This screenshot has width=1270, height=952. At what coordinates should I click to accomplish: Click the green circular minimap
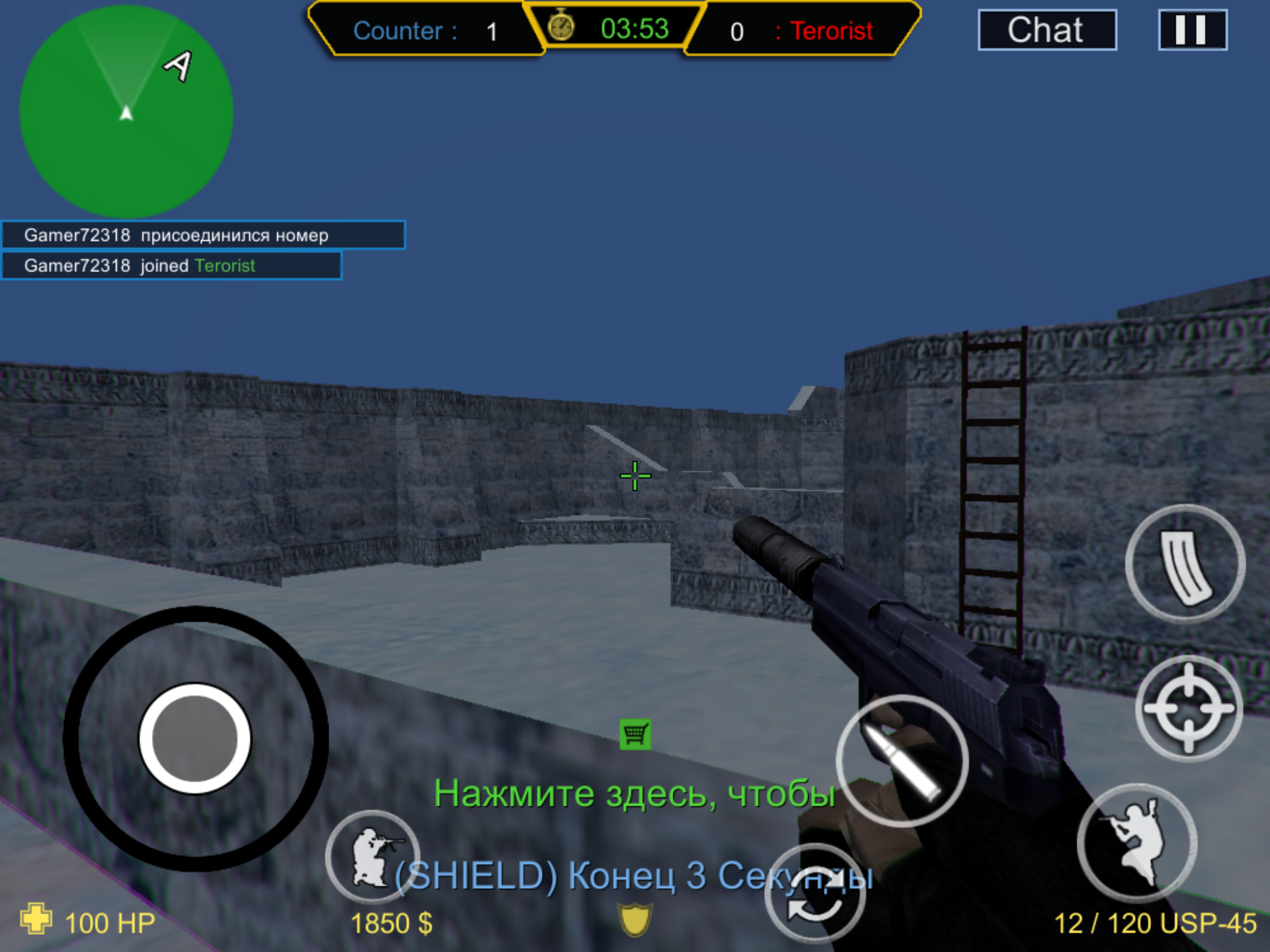coord(127,112)
